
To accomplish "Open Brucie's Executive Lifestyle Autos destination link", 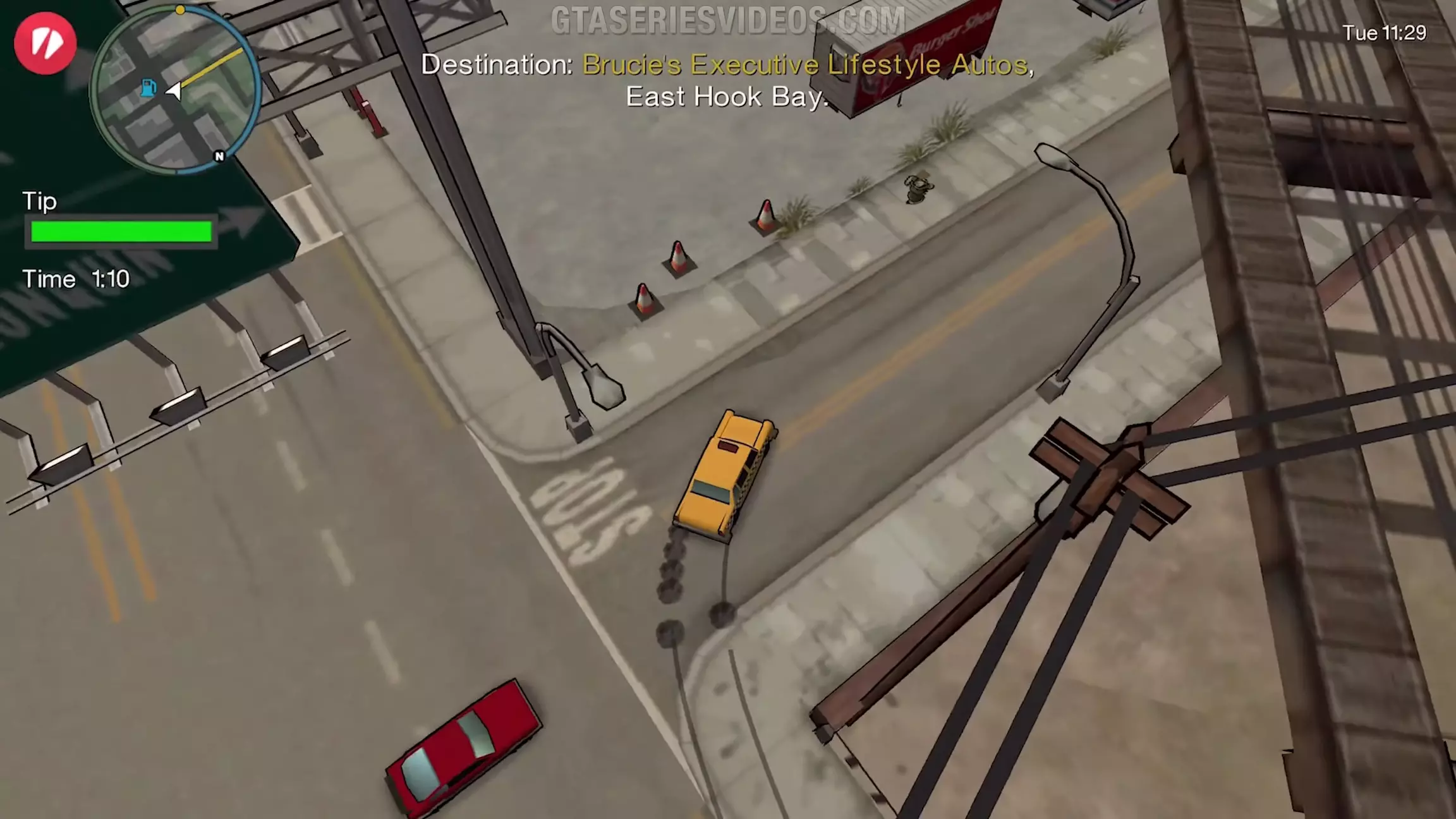I will tap(807, 65).
